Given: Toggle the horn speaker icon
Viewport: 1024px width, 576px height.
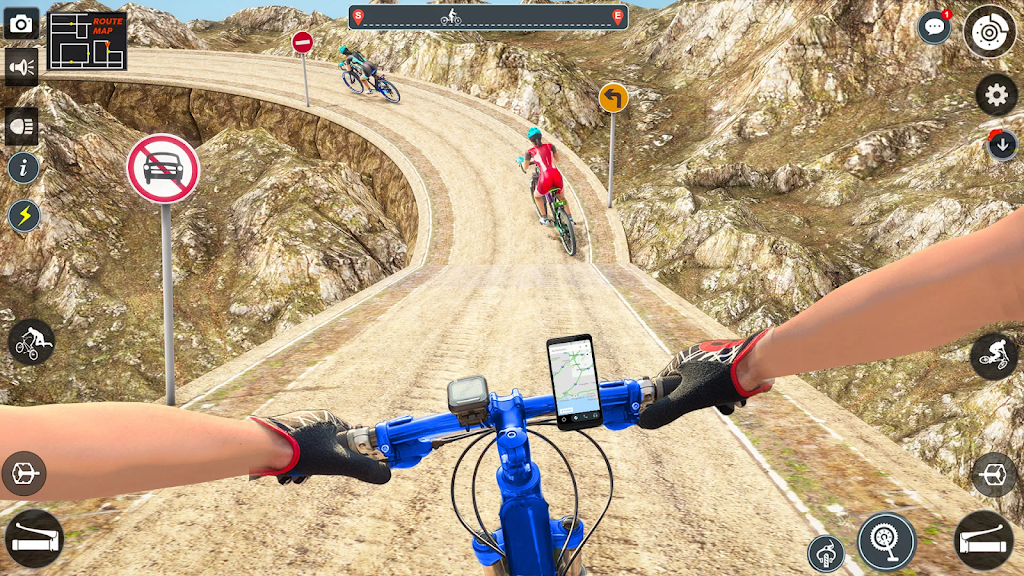Looking at the screenshot, I should pos(22,67).
